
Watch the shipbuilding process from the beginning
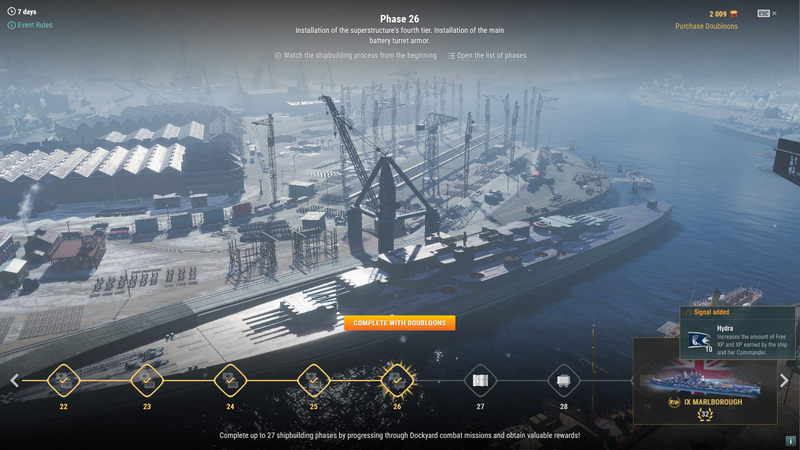355,56
